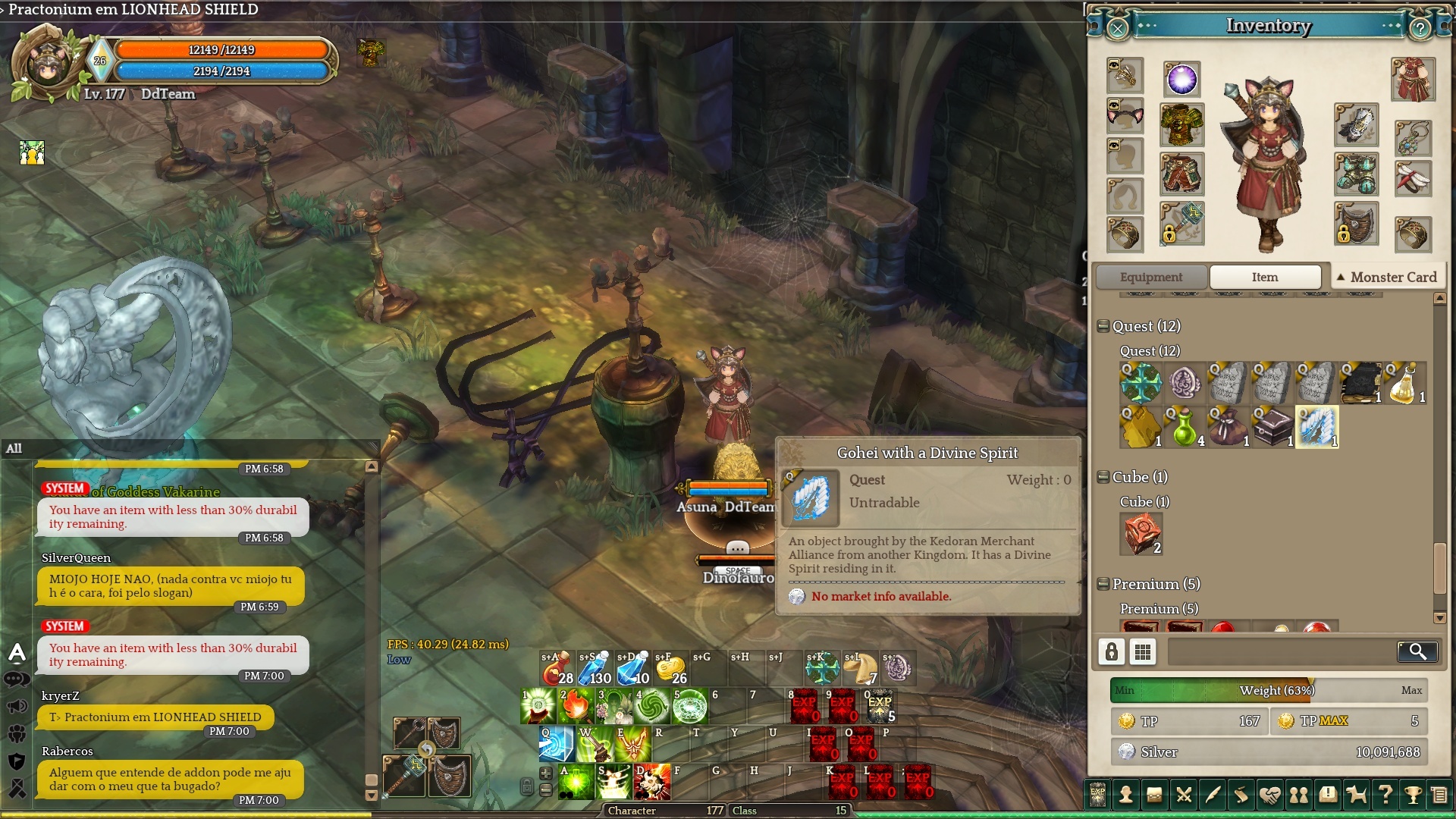Click the inventory search magnifier button
The image size is (1456, 819).
pos(1417,651)
